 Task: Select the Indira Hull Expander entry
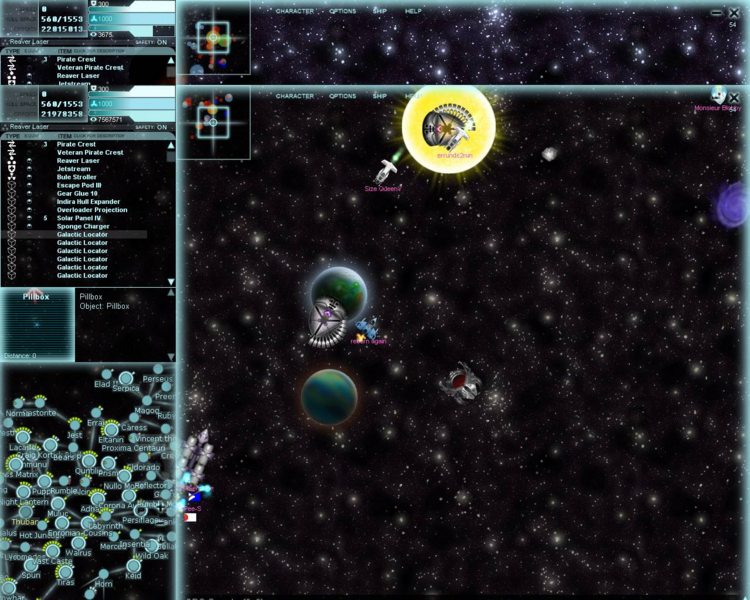[x=89, y=202]
